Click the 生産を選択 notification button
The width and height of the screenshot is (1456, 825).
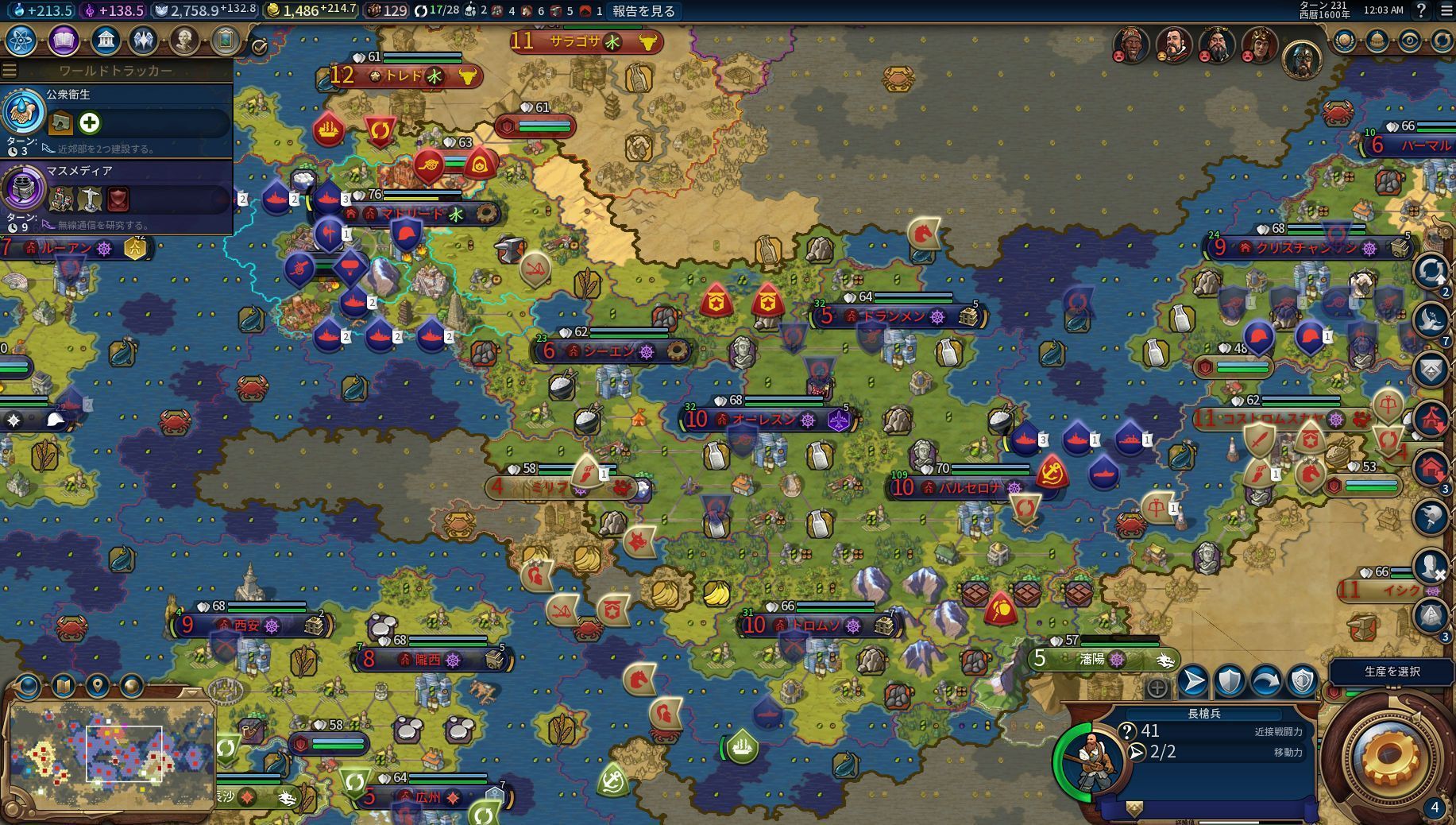[1392, 672]
